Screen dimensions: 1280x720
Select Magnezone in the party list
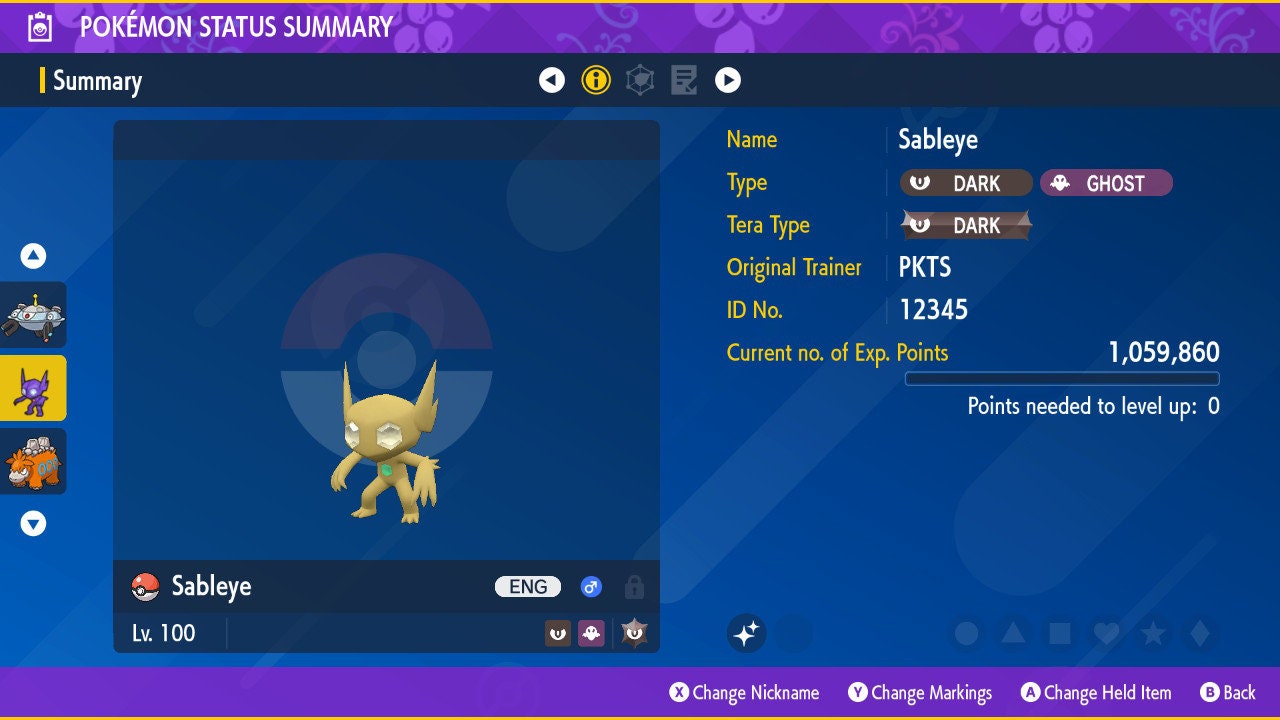34,315
